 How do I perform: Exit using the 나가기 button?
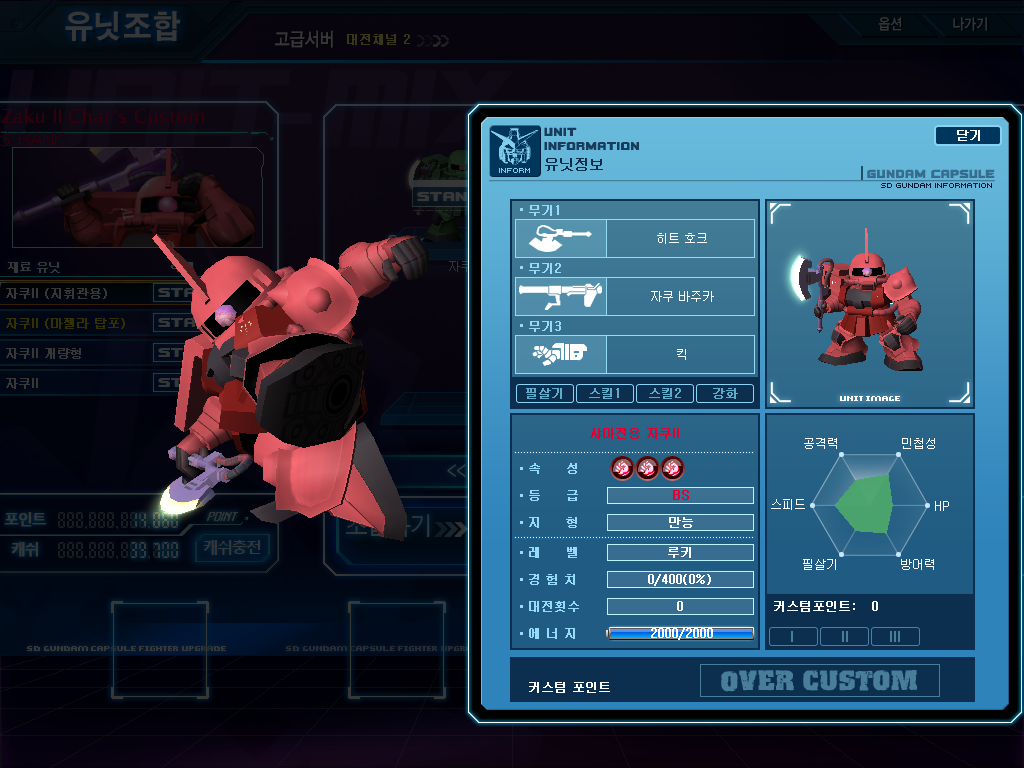pos(969,24)
